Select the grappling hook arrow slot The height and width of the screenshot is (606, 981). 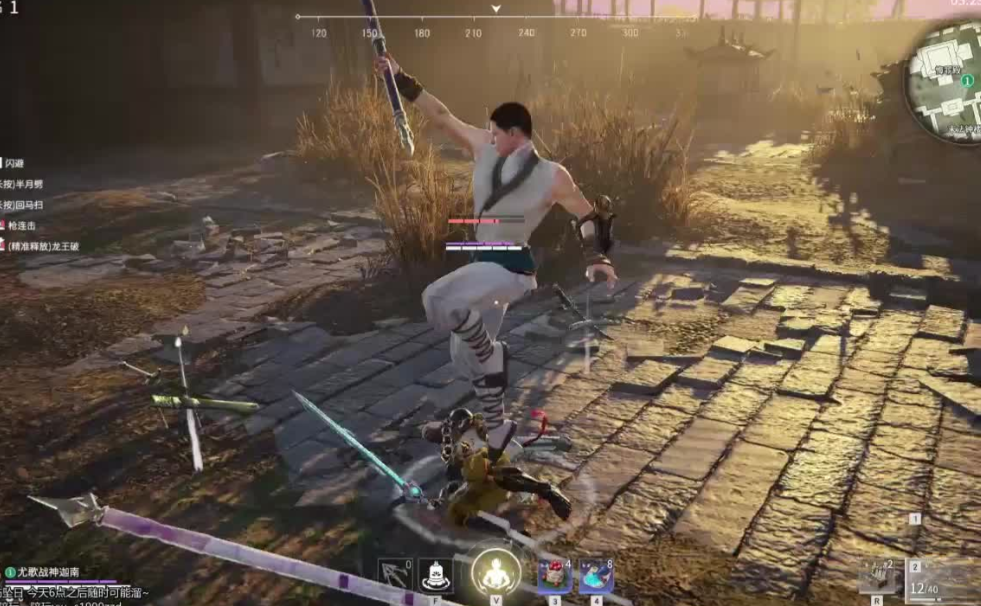[x=395, y=576]
